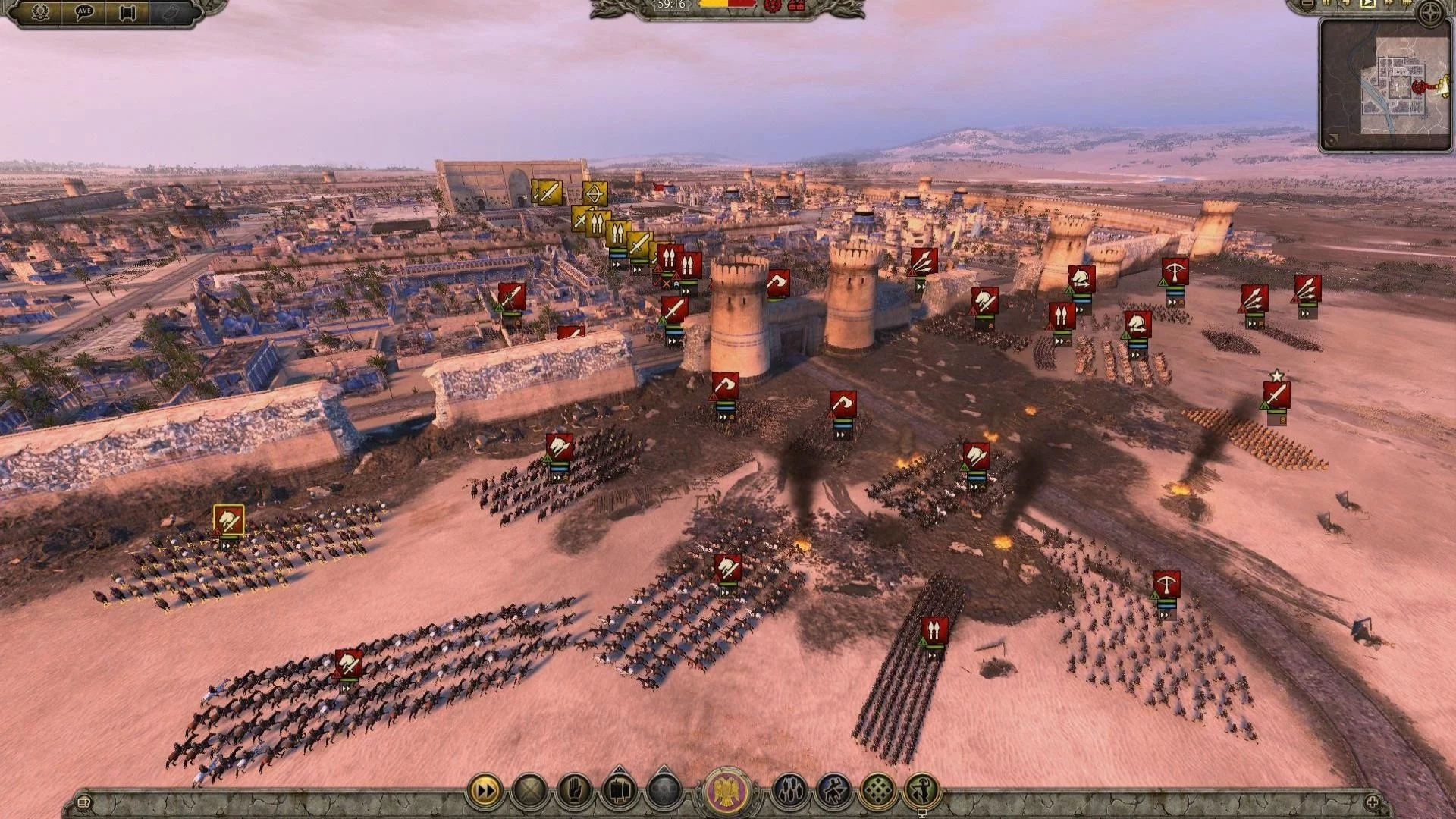Click the minus button beside speed controls
The height and width of the screenshot is (819, 1456).
[x=1307, y=4]
